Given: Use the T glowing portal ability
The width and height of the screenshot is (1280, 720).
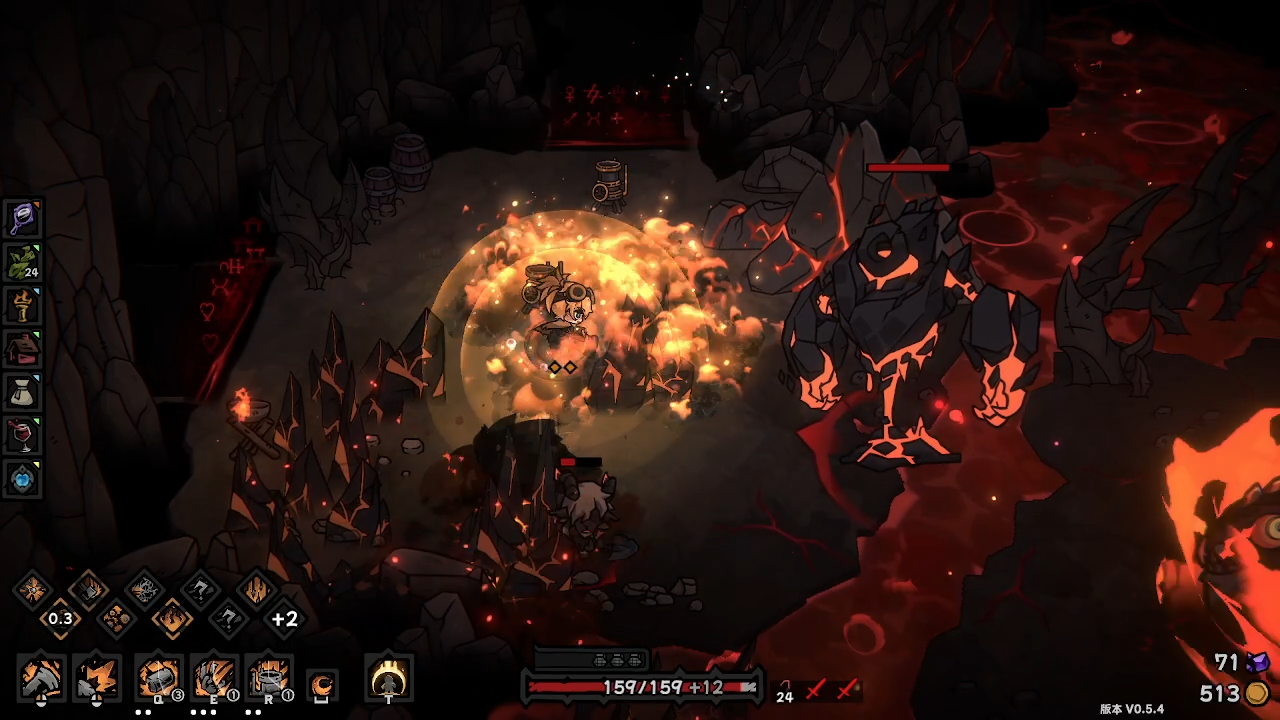Looking at the screenshot, I should coord(388,679).
